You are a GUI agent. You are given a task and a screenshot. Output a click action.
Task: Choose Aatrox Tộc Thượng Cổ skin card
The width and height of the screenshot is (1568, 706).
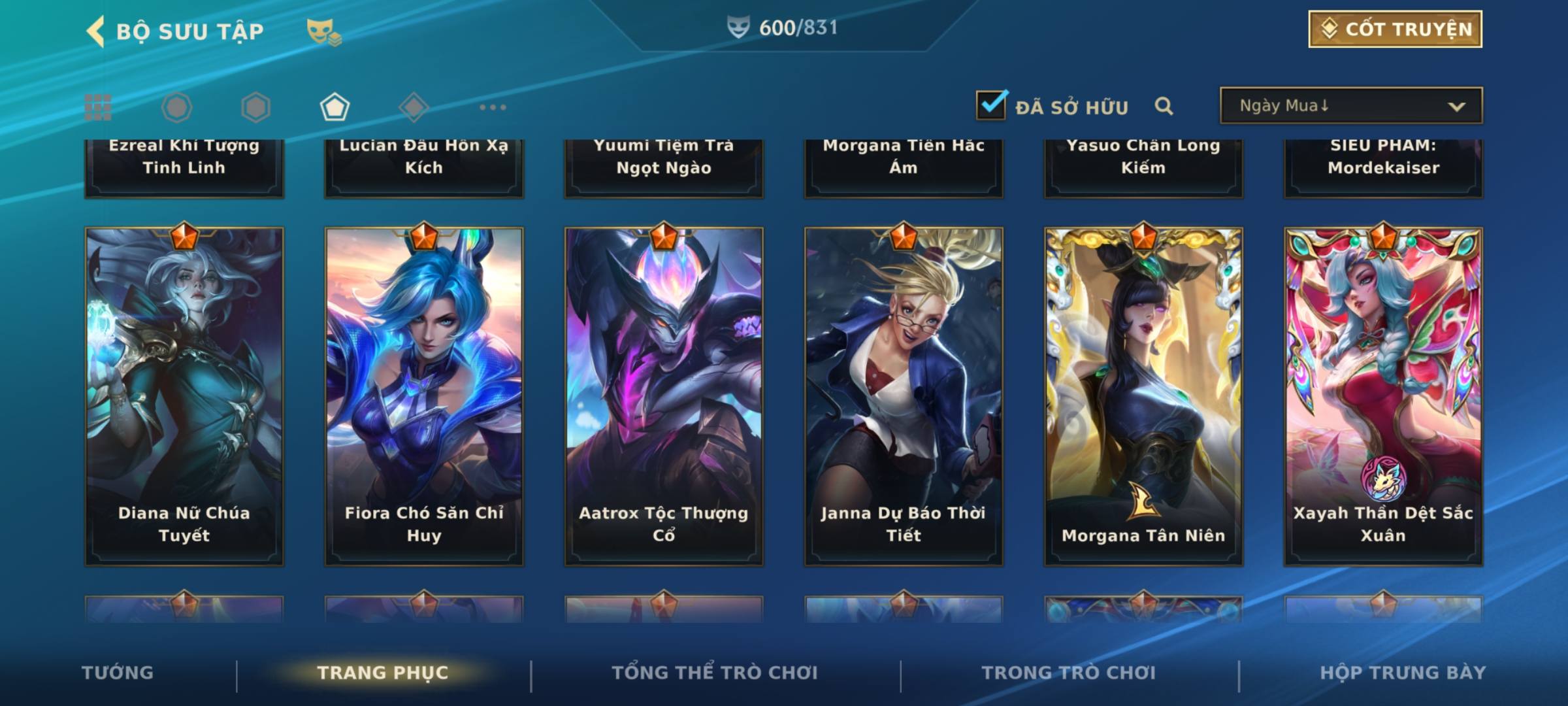pyautogui.click(x=664, y=395)
